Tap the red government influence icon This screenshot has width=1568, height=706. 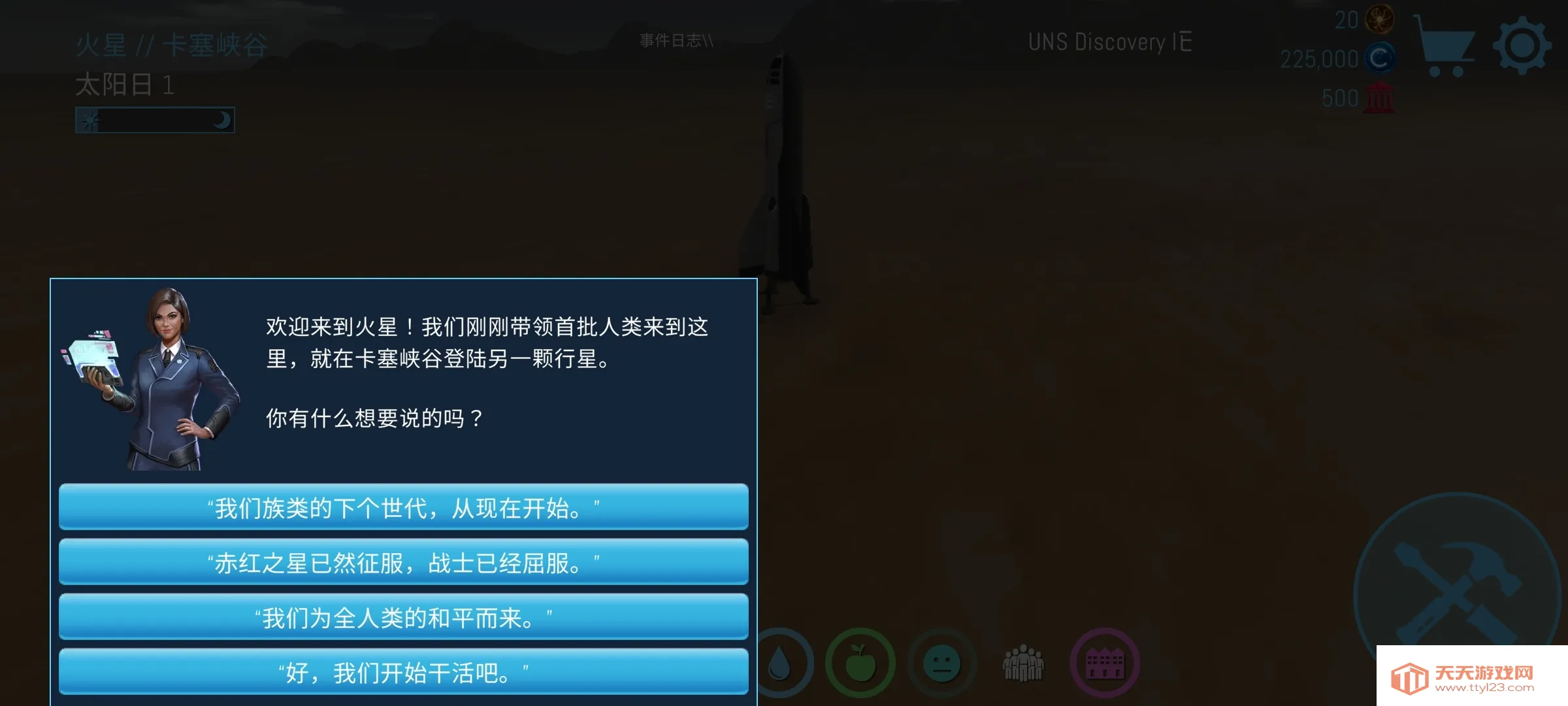coord(1380,97)
